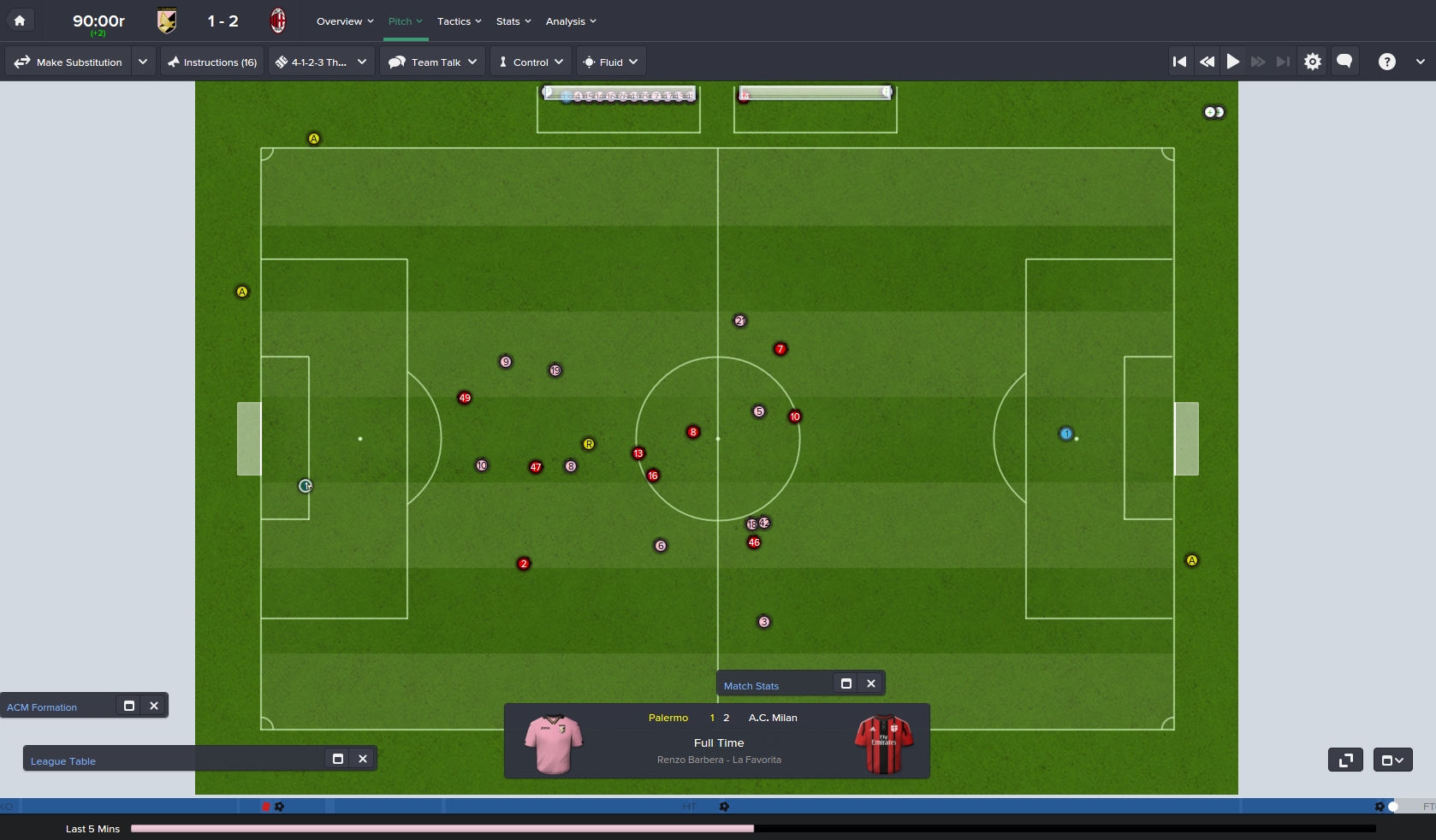The width and height of the screenshot is (1436, 840).
Task: Open match settings gear
Action: (x=1313, y=62)
